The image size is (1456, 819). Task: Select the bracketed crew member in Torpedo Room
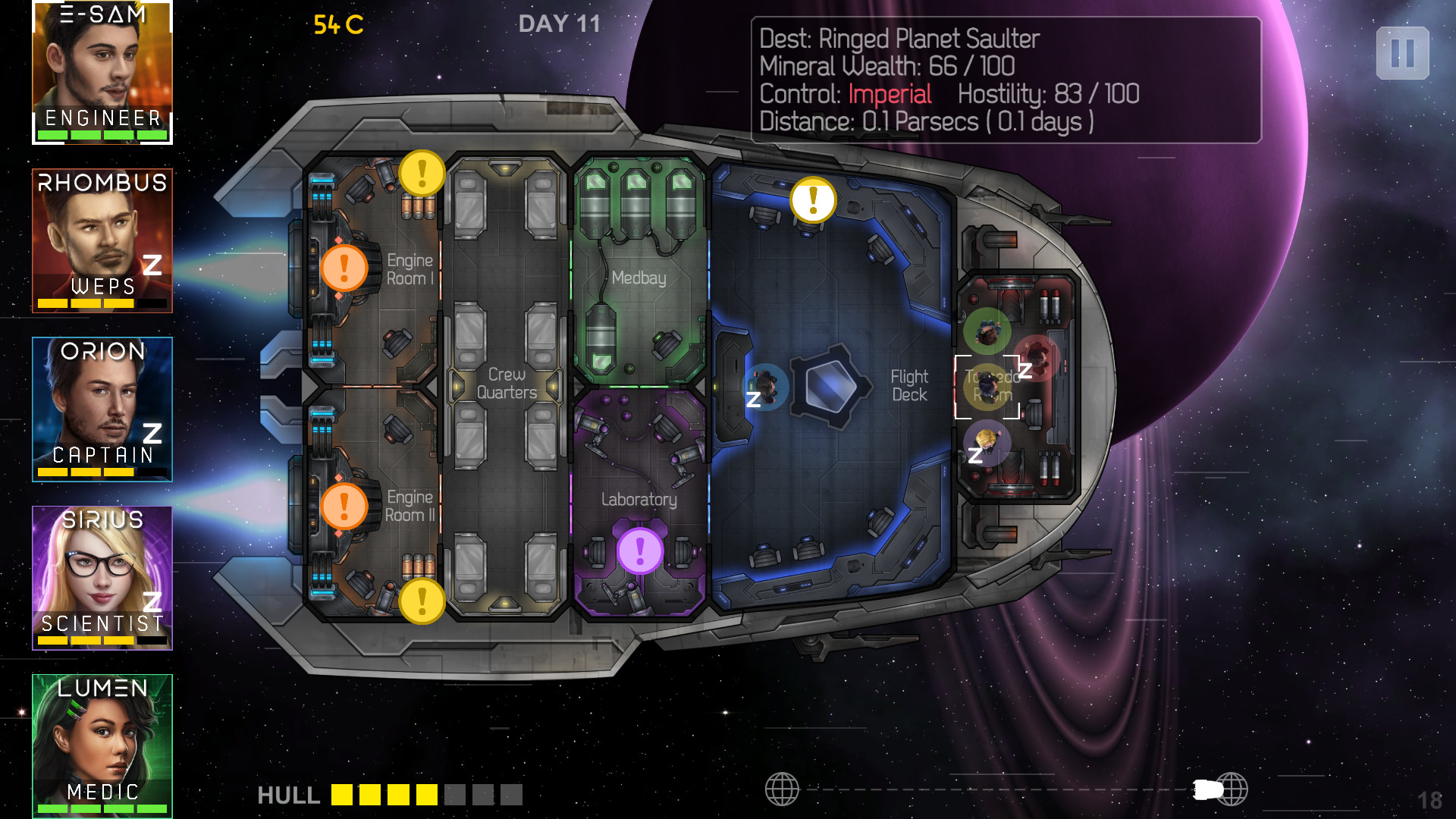click(987, 387)
